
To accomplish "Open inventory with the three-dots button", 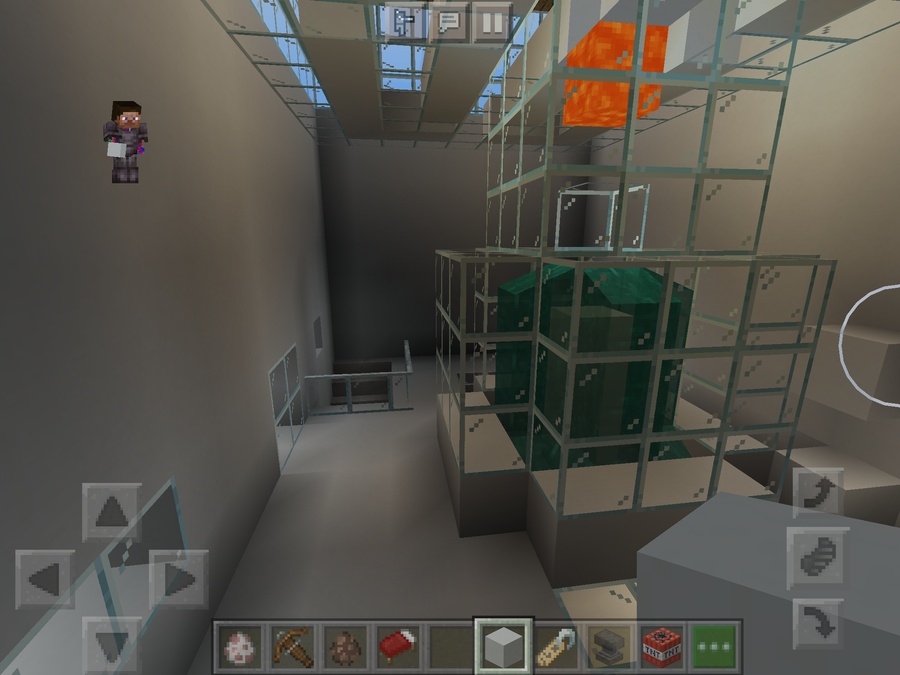I will click(x=714, y=647).
